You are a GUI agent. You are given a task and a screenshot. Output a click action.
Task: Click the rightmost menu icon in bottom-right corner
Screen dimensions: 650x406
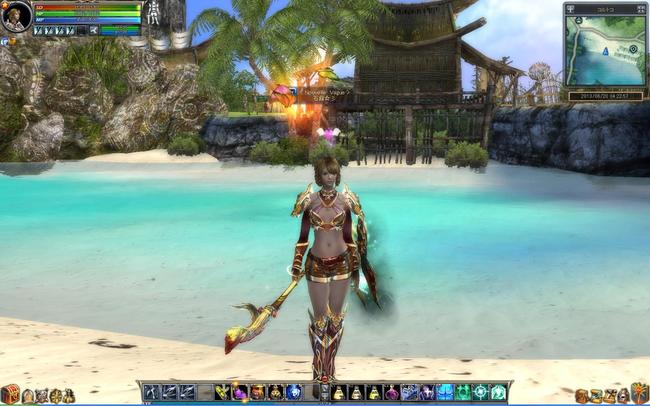pyautogui.click(x=639, y=393)
